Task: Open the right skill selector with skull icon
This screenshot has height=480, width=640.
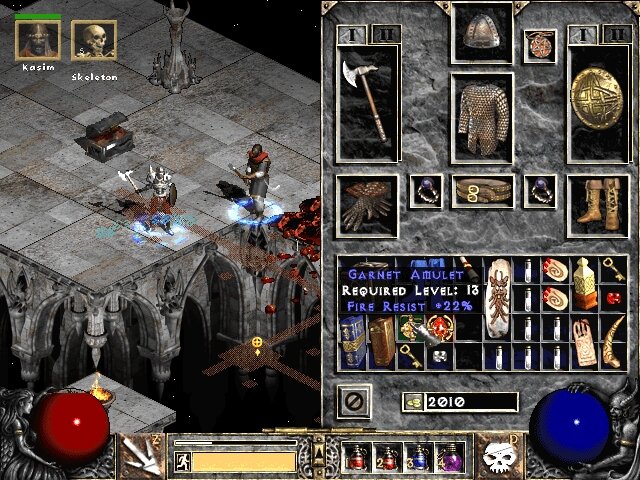Action: click(498, 455)
